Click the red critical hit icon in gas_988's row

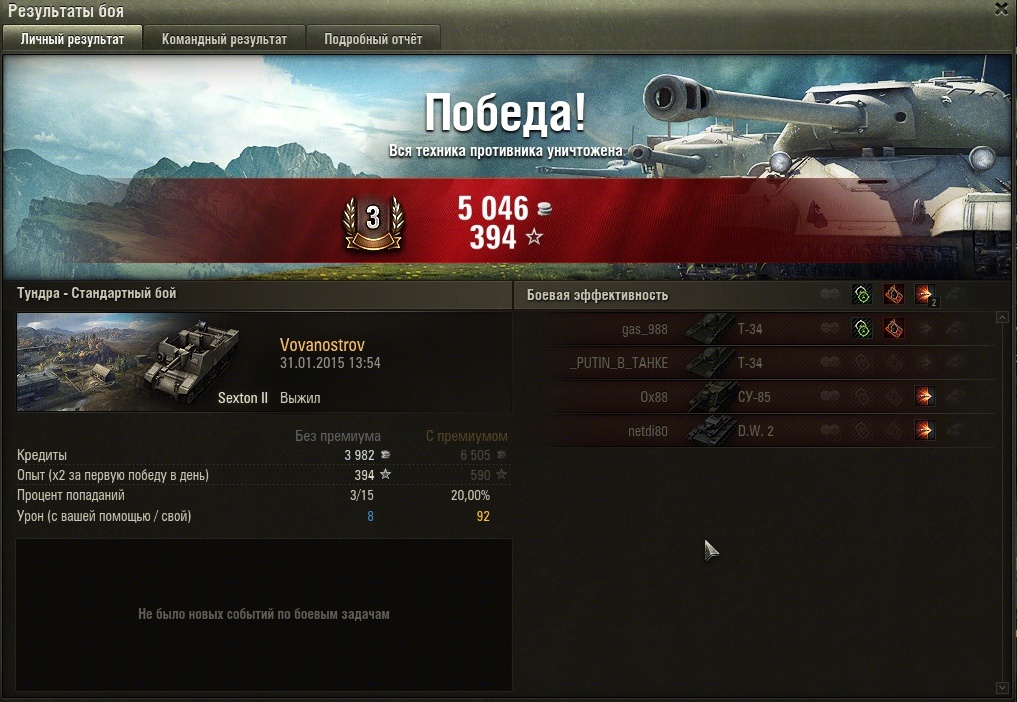pos(893,329)
